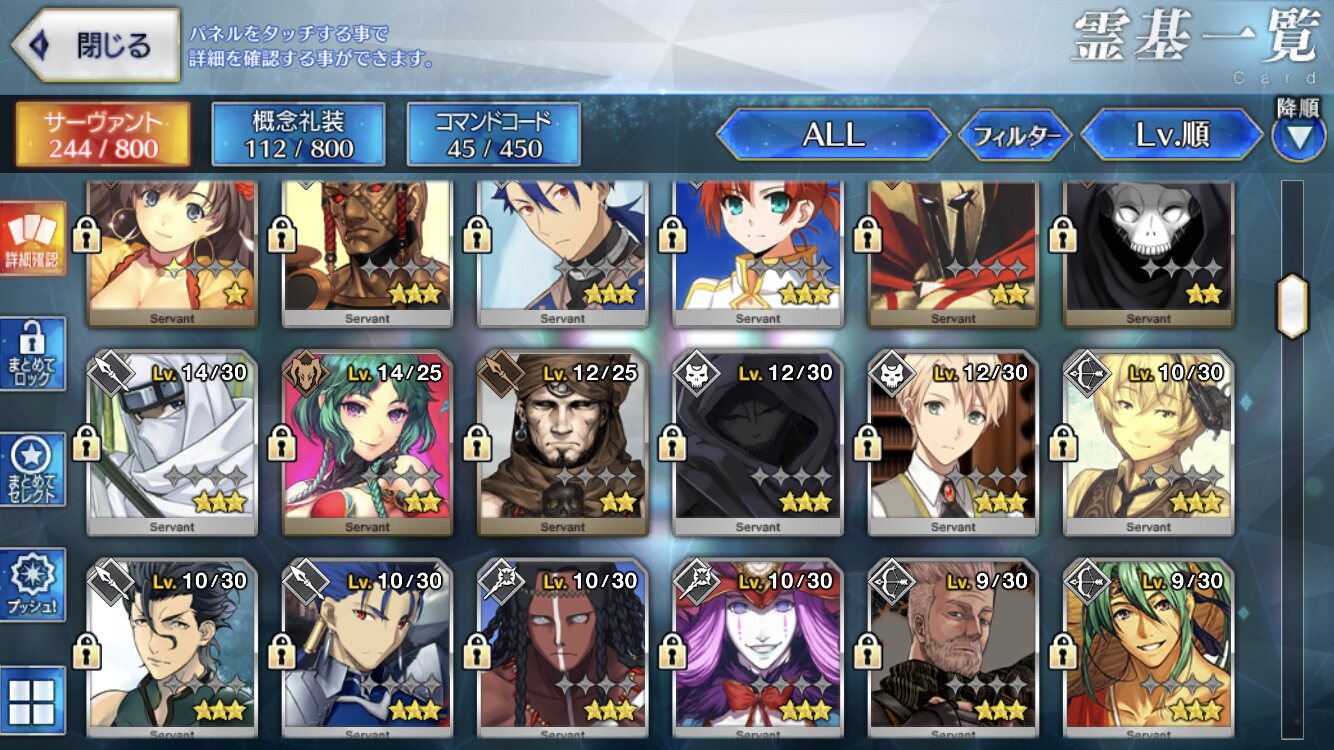This screenshot has width=1334, height=750.
Task: Switch to the 概念礼装 tab
Action: (x=298, y=135)
